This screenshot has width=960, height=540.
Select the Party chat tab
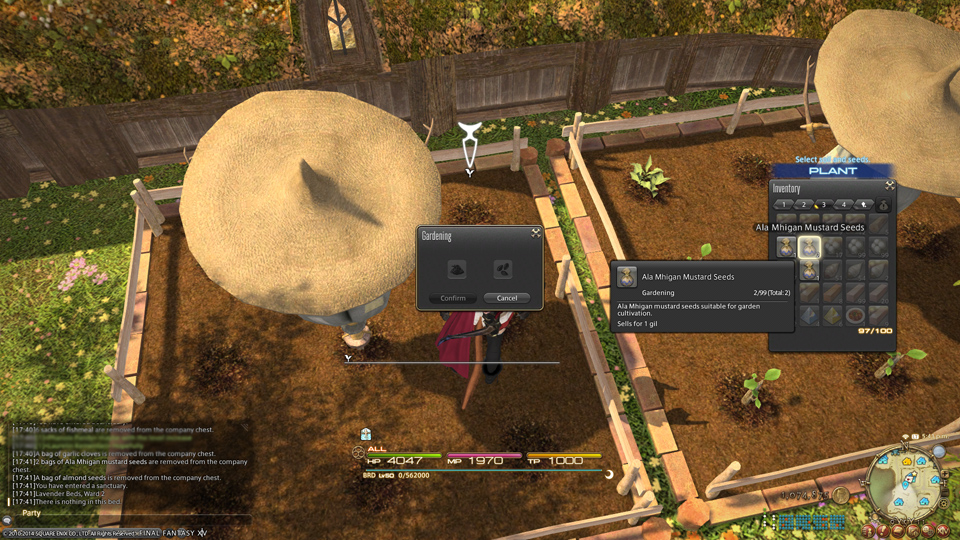[x=31, y=513]
